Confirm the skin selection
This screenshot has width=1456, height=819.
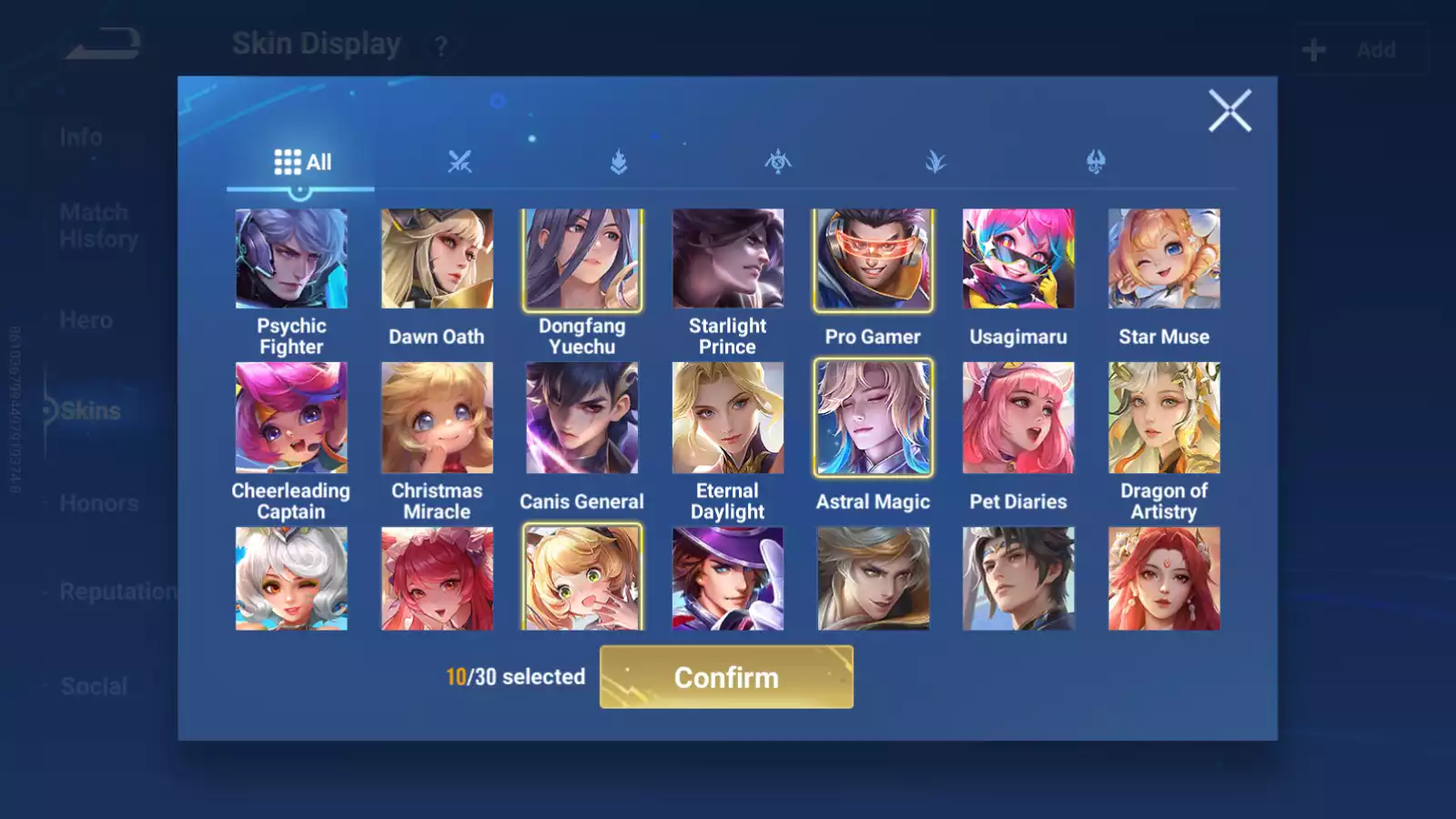tap(726, 677)
